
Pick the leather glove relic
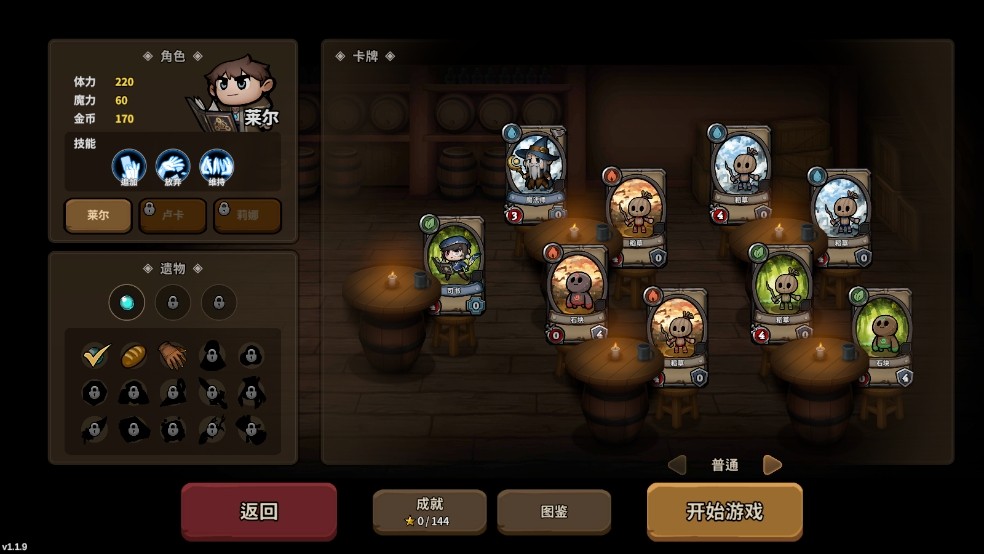tap(172, 355)
